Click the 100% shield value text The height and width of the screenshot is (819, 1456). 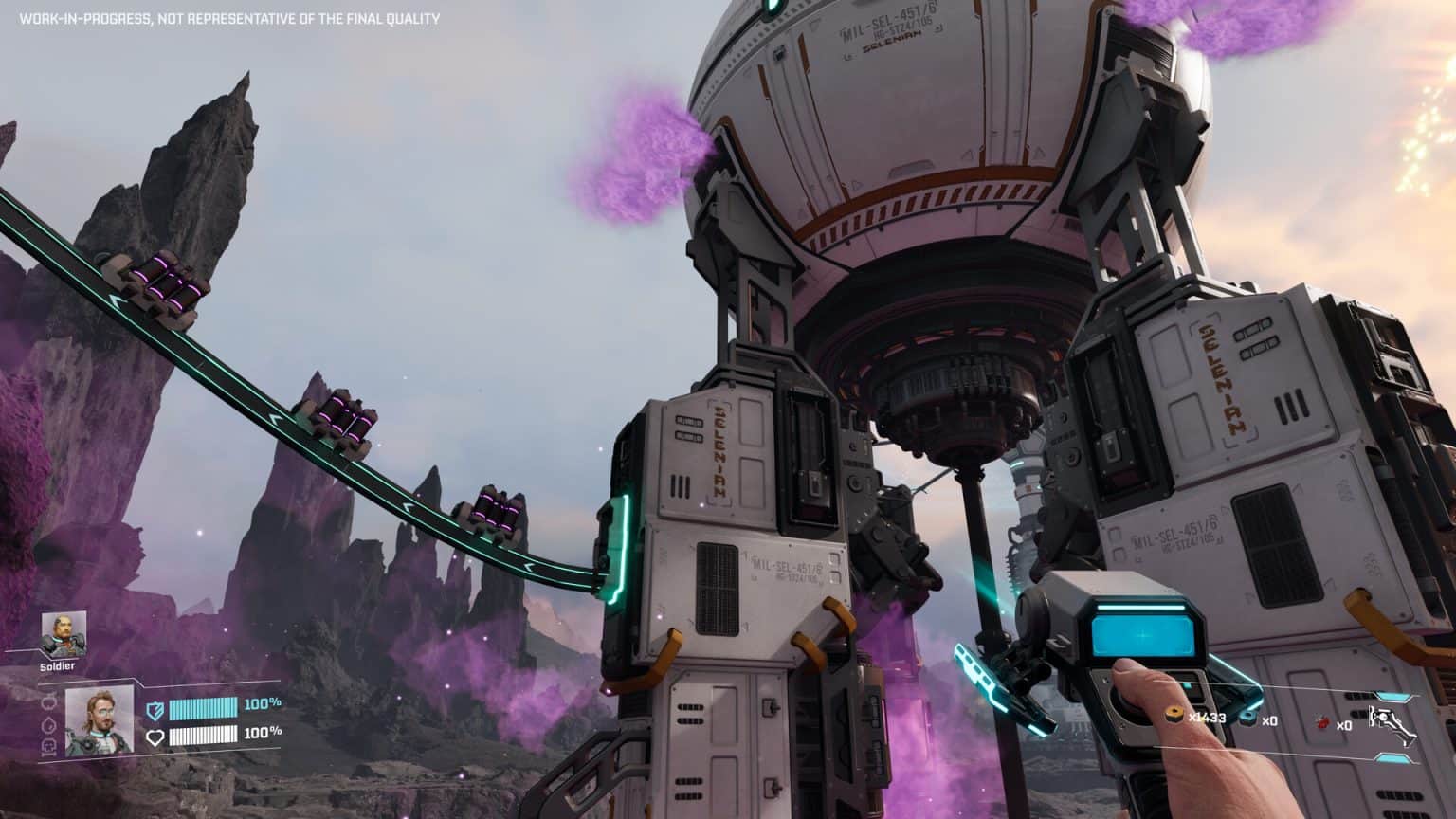click(262, 705)
